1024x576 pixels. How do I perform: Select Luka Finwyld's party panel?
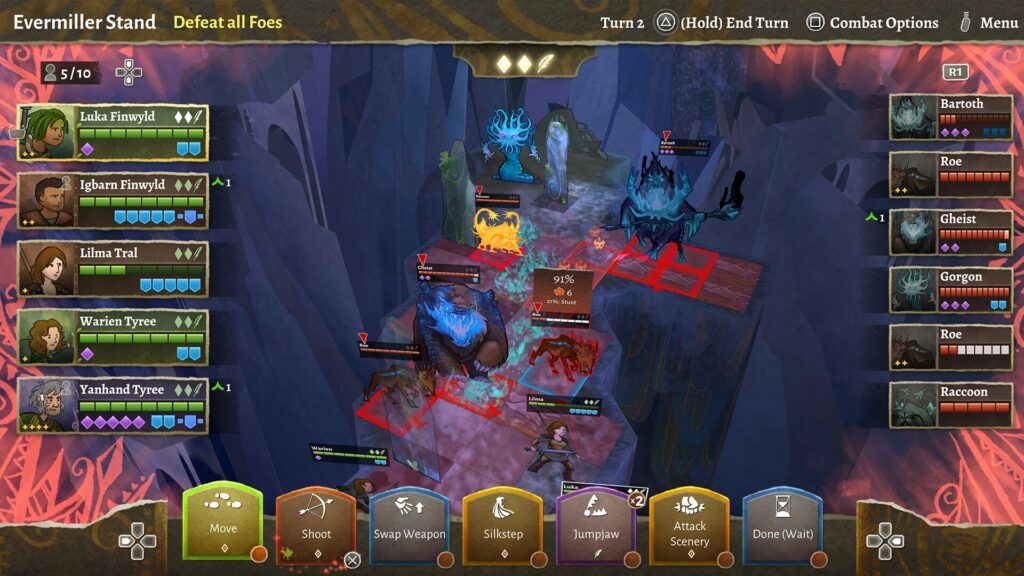(113, 133)
